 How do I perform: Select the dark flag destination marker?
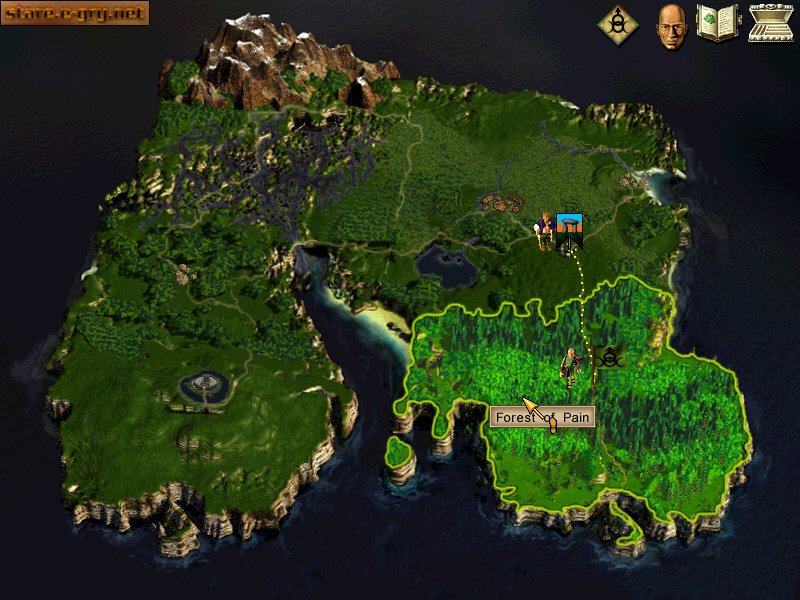pos(609,357)
